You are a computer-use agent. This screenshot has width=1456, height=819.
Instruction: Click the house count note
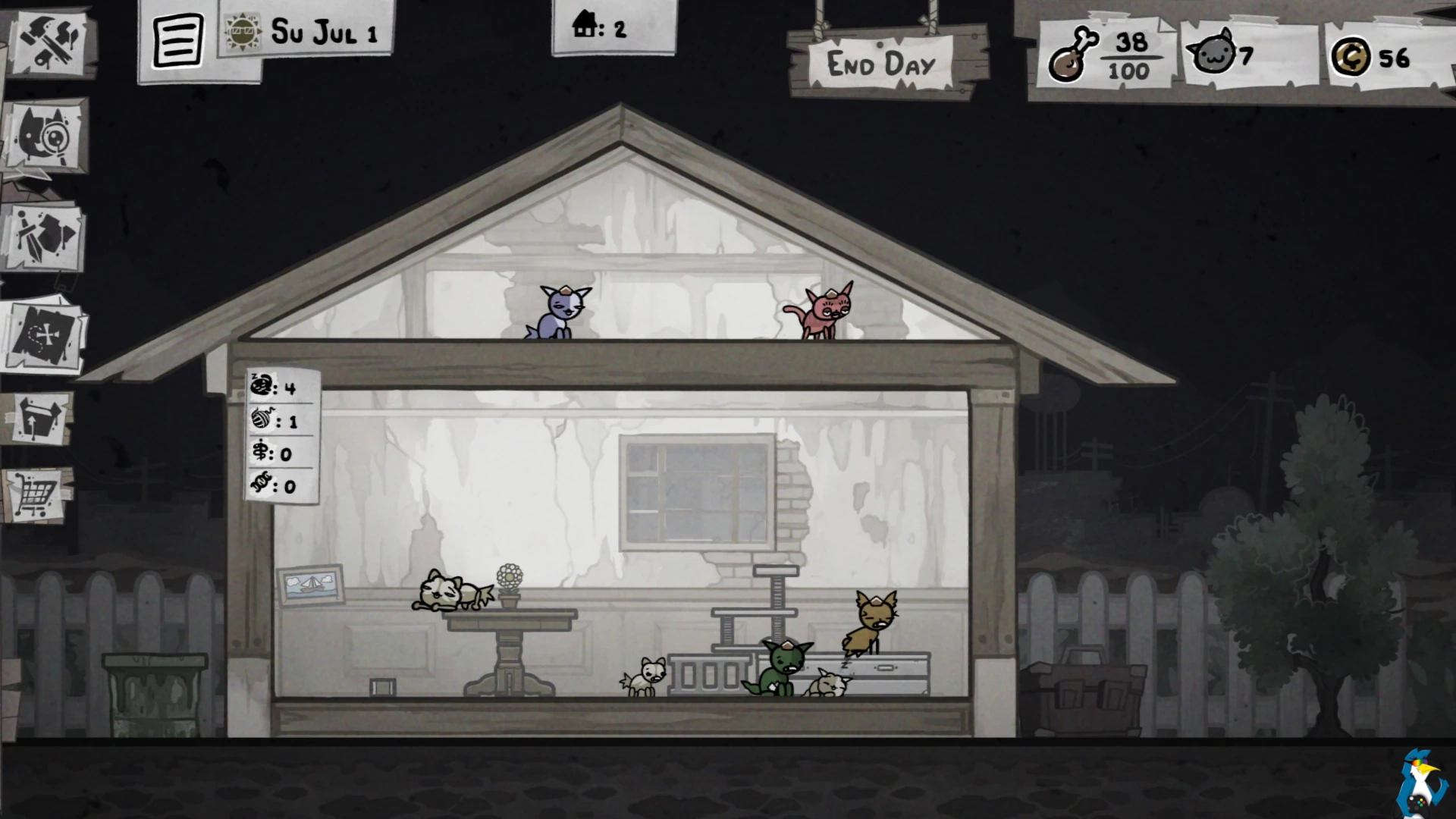coord(601,27)
